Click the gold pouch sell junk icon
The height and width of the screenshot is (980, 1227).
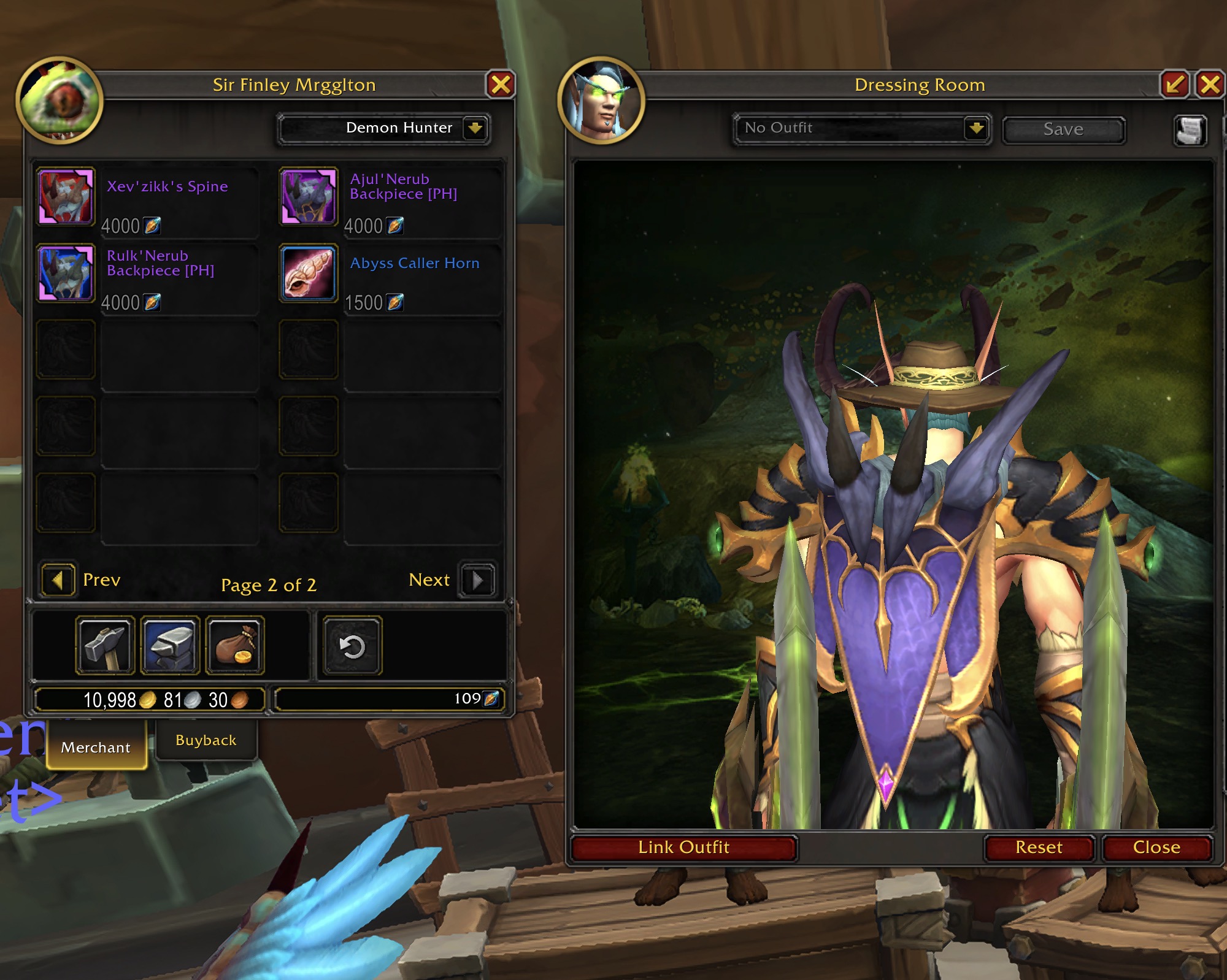[x=235, y=646]
